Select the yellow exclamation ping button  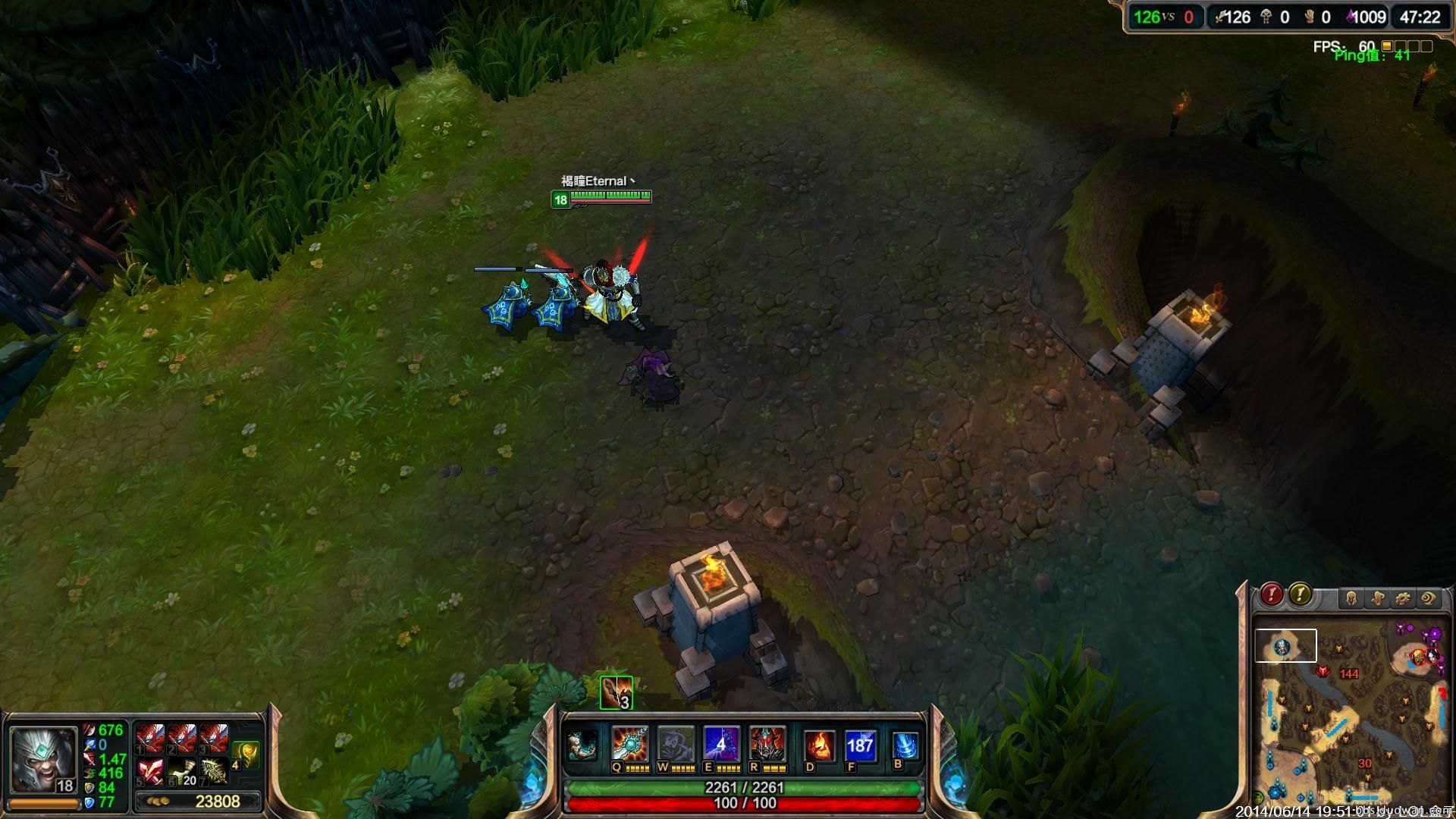pos(1300,595)
